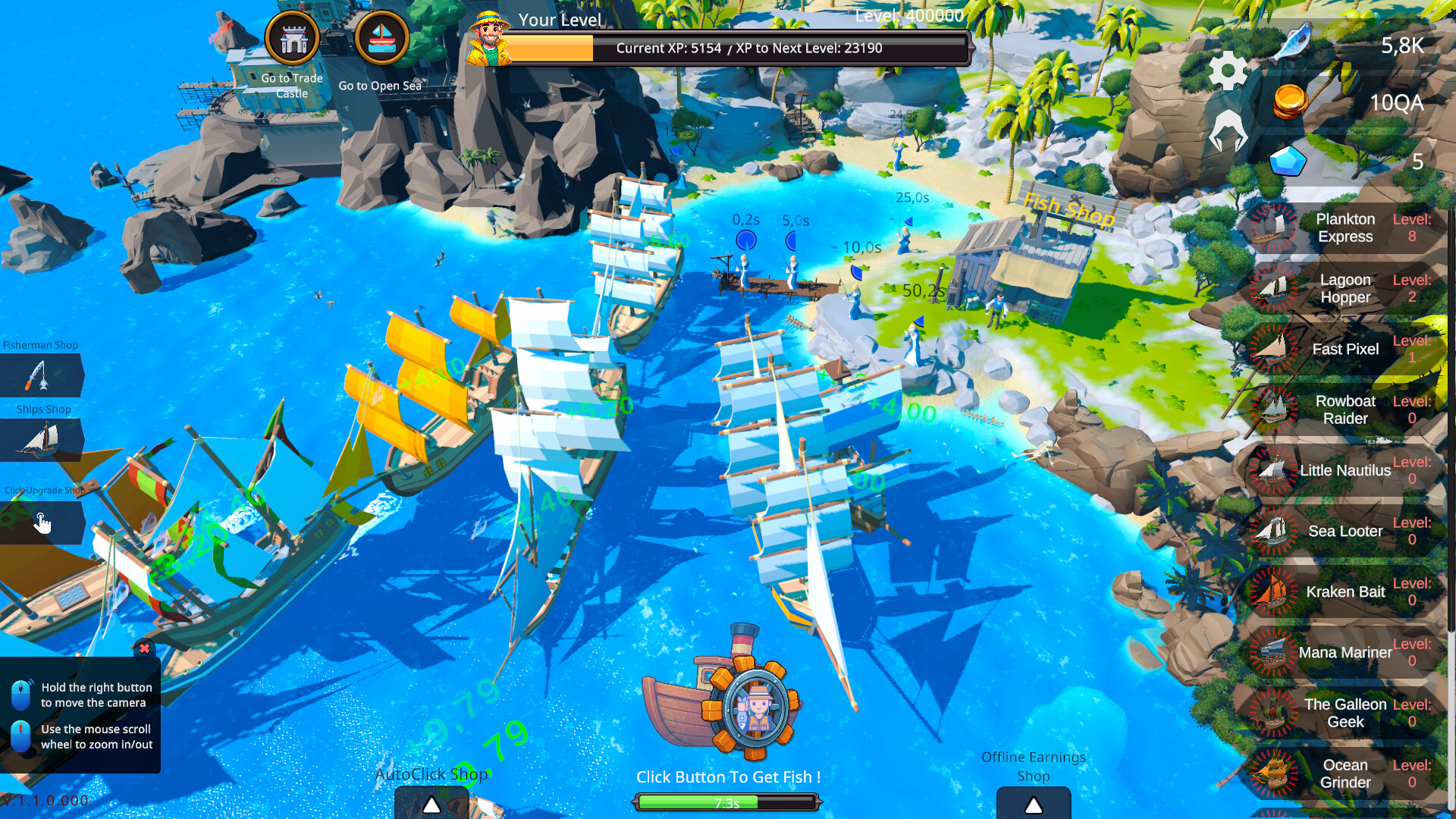The width and height of the screenshot is (1456, 819).
Task: Expand the Offline Earnings Shop panel
Action: [x=1033, y=804]
